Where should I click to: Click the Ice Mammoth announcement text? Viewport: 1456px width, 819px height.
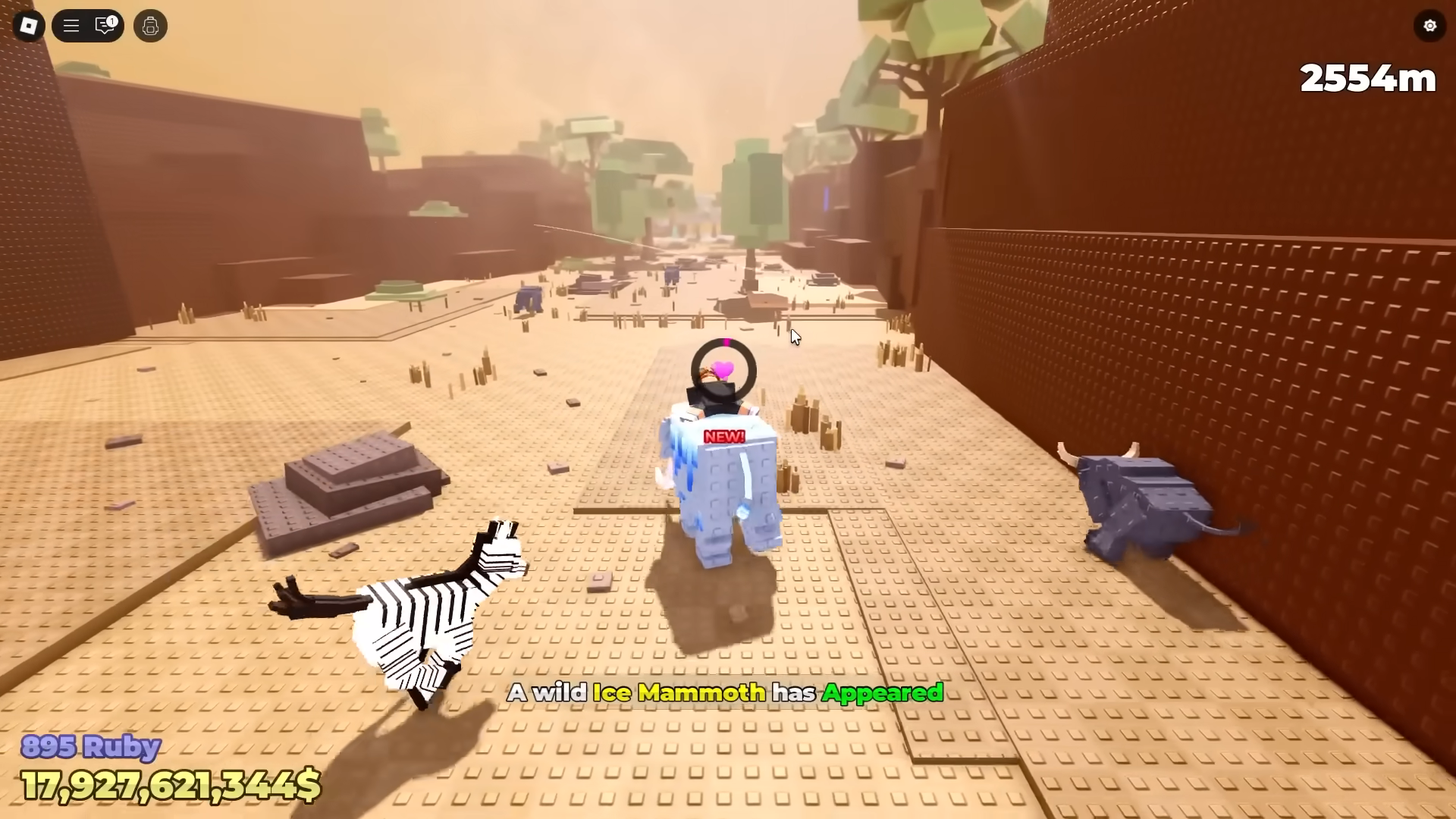[726, 692]
